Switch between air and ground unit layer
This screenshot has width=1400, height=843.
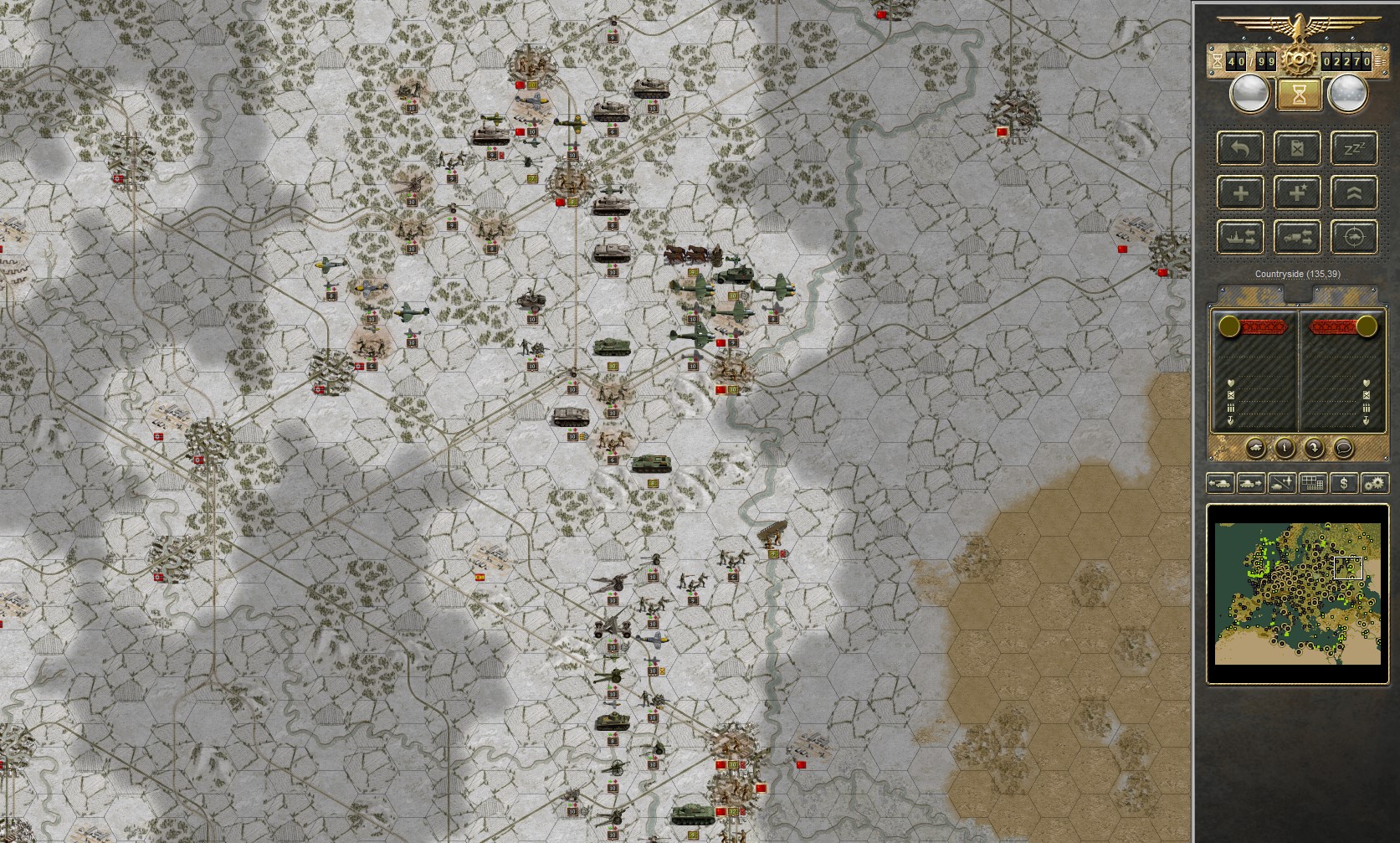coord(1281,484)
